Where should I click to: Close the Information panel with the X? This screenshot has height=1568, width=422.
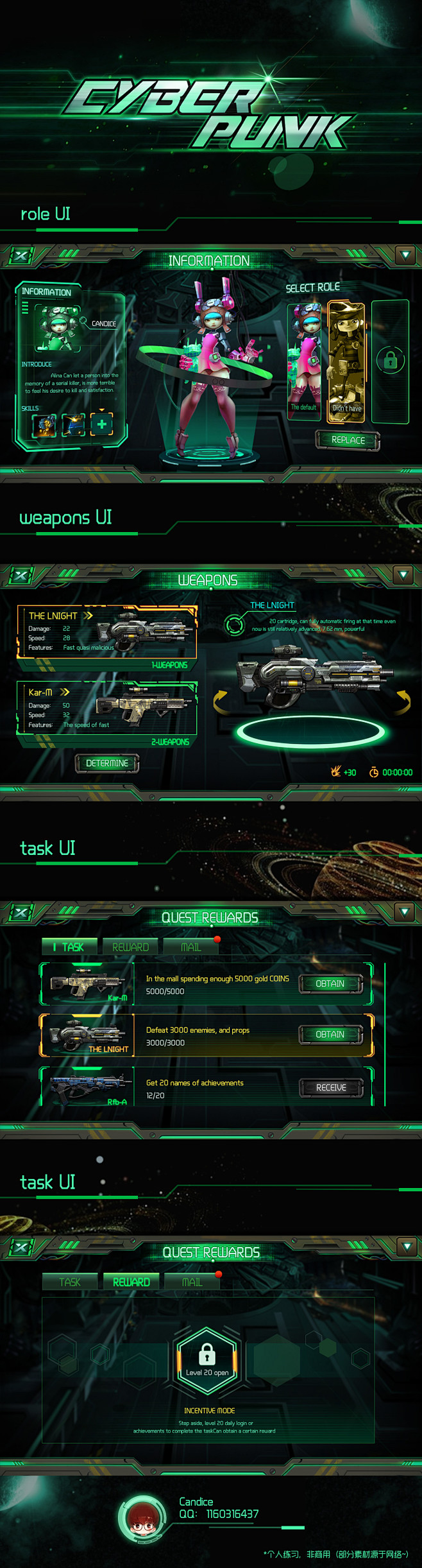(21, 256)
